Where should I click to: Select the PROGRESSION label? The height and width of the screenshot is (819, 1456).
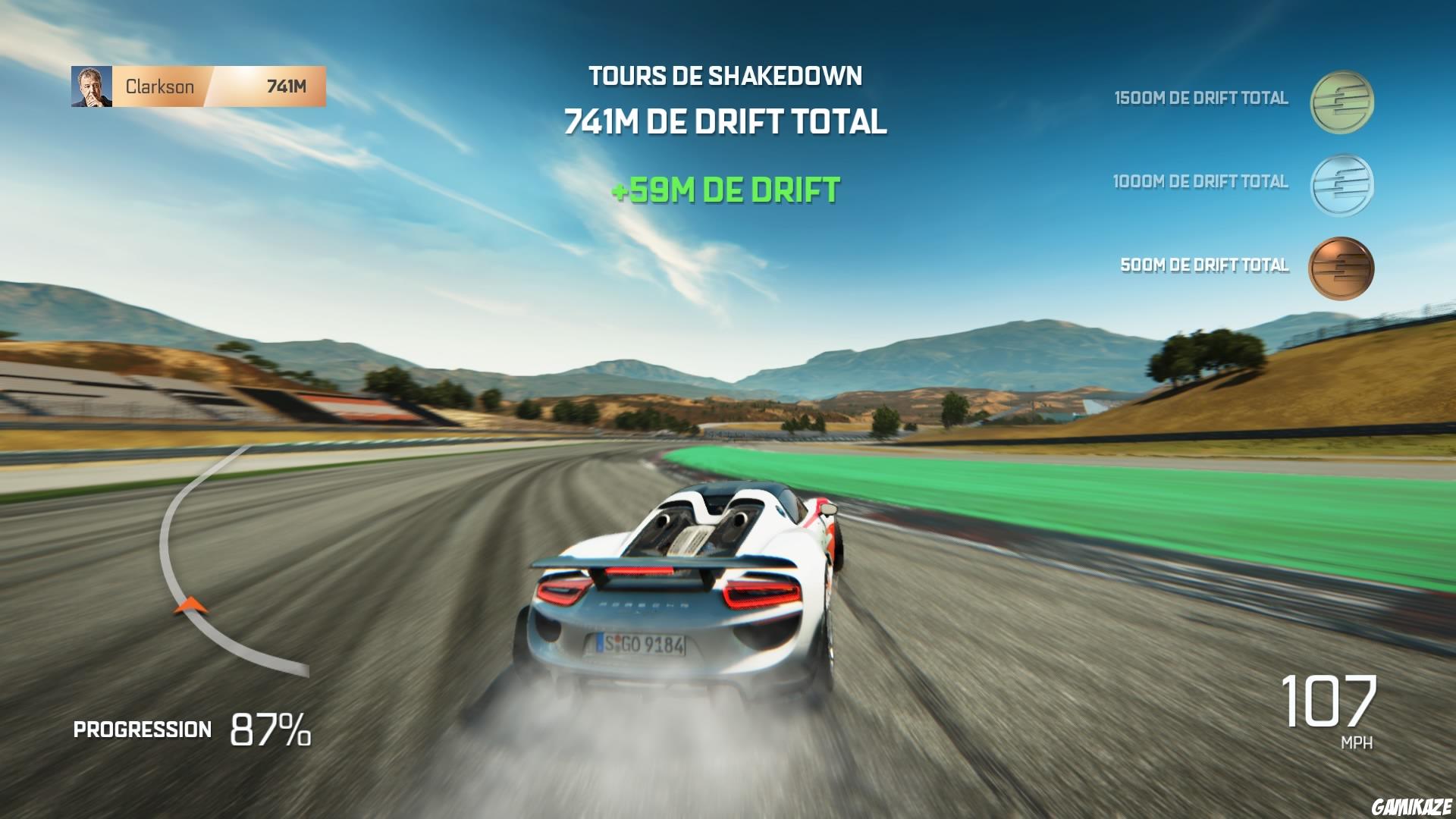(x=141, y=730)
